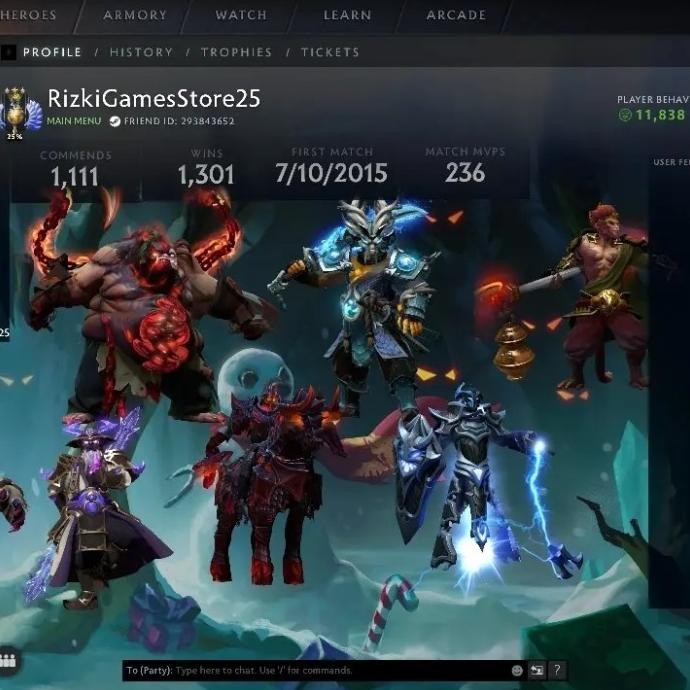Select the Profile tab
Image resolution: width=690 pixels, height=690 pixels.
point(52,52)
